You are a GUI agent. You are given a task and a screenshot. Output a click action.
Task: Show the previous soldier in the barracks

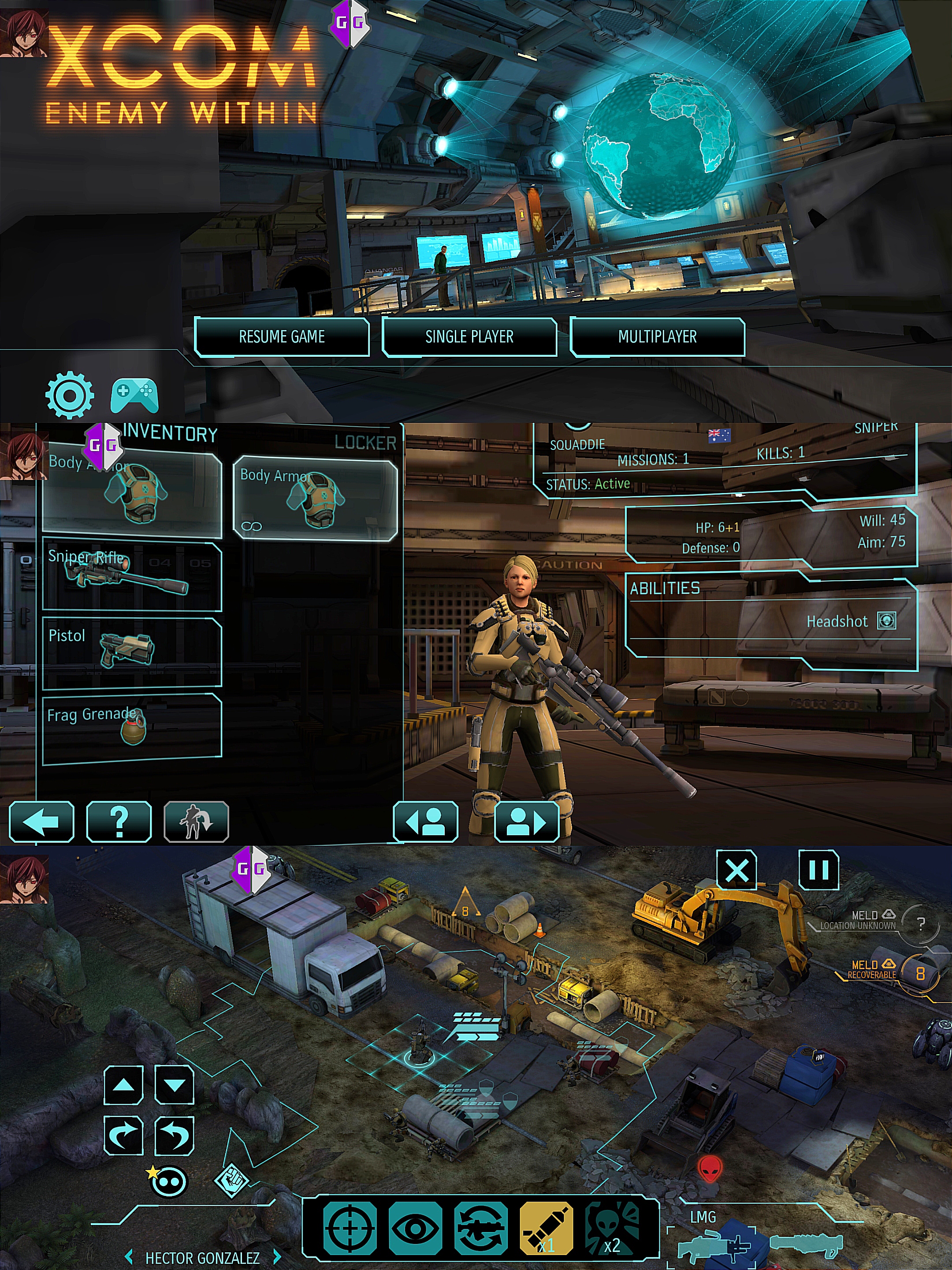coord(425,822)
